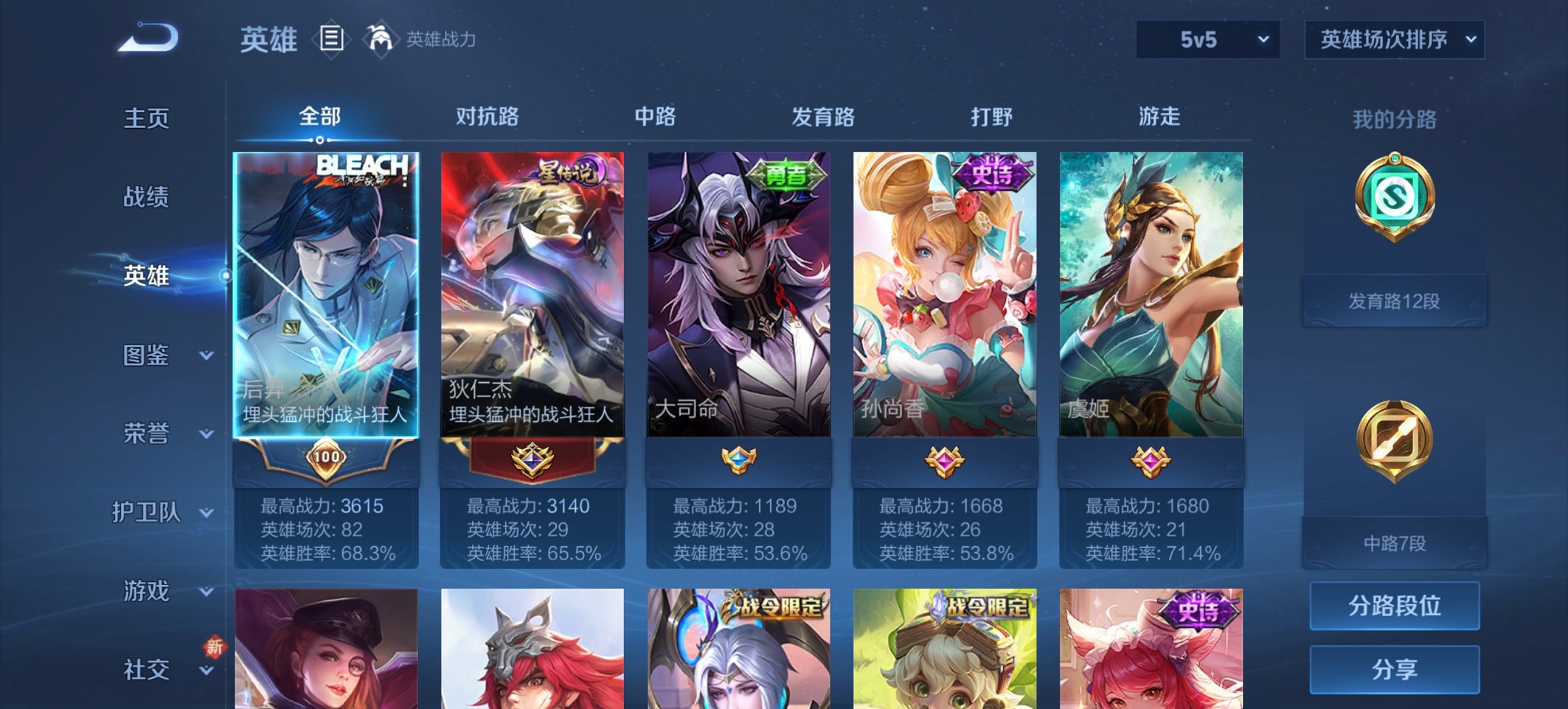
Task: Open the 英雄场次排序 sorting dropdown
Action: (x=1394, y=40)
